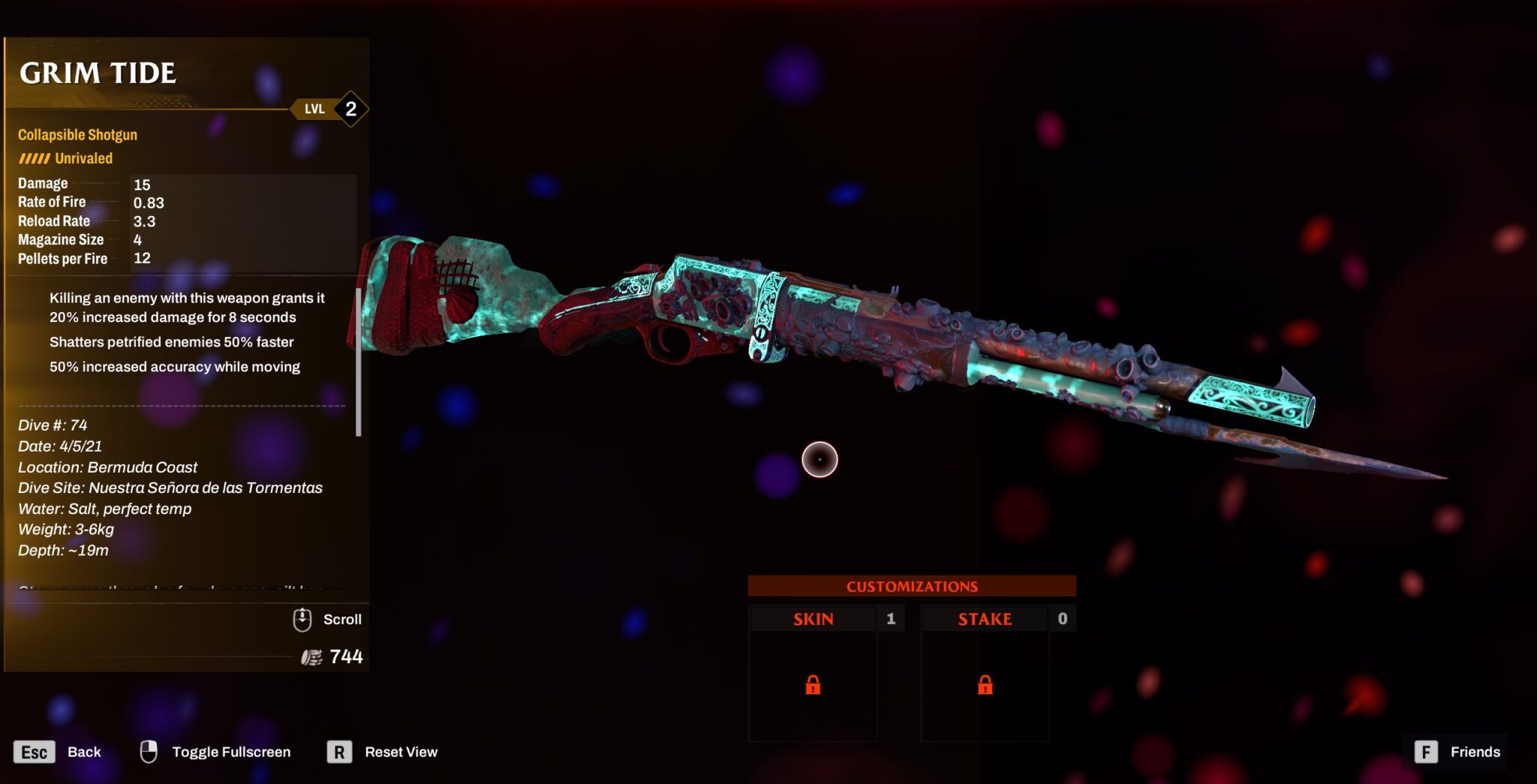Screen dimensions: 1537x784
Task: Click the lock icon in the SKIN slot
Action: coord(812,686)
